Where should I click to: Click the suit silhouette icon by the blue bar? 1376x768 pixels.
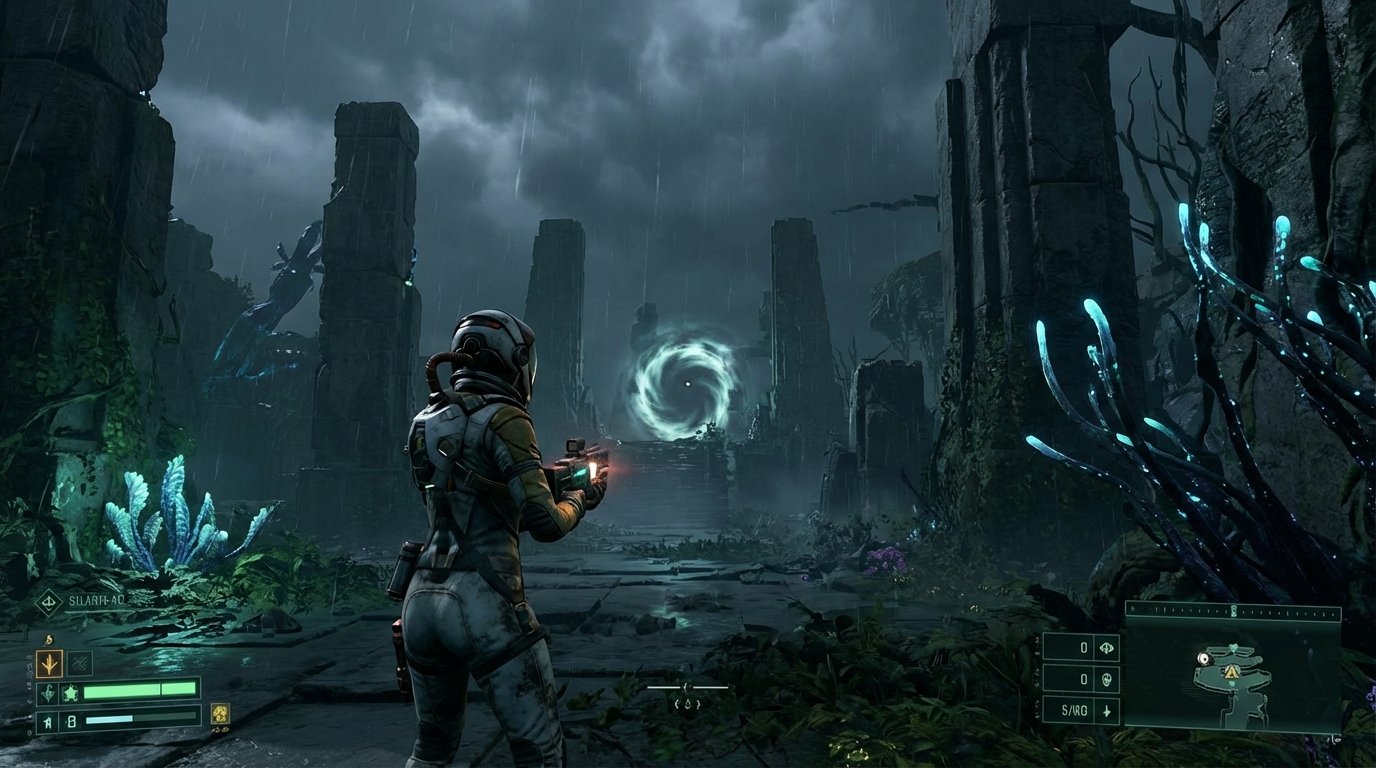pos(46,721)
